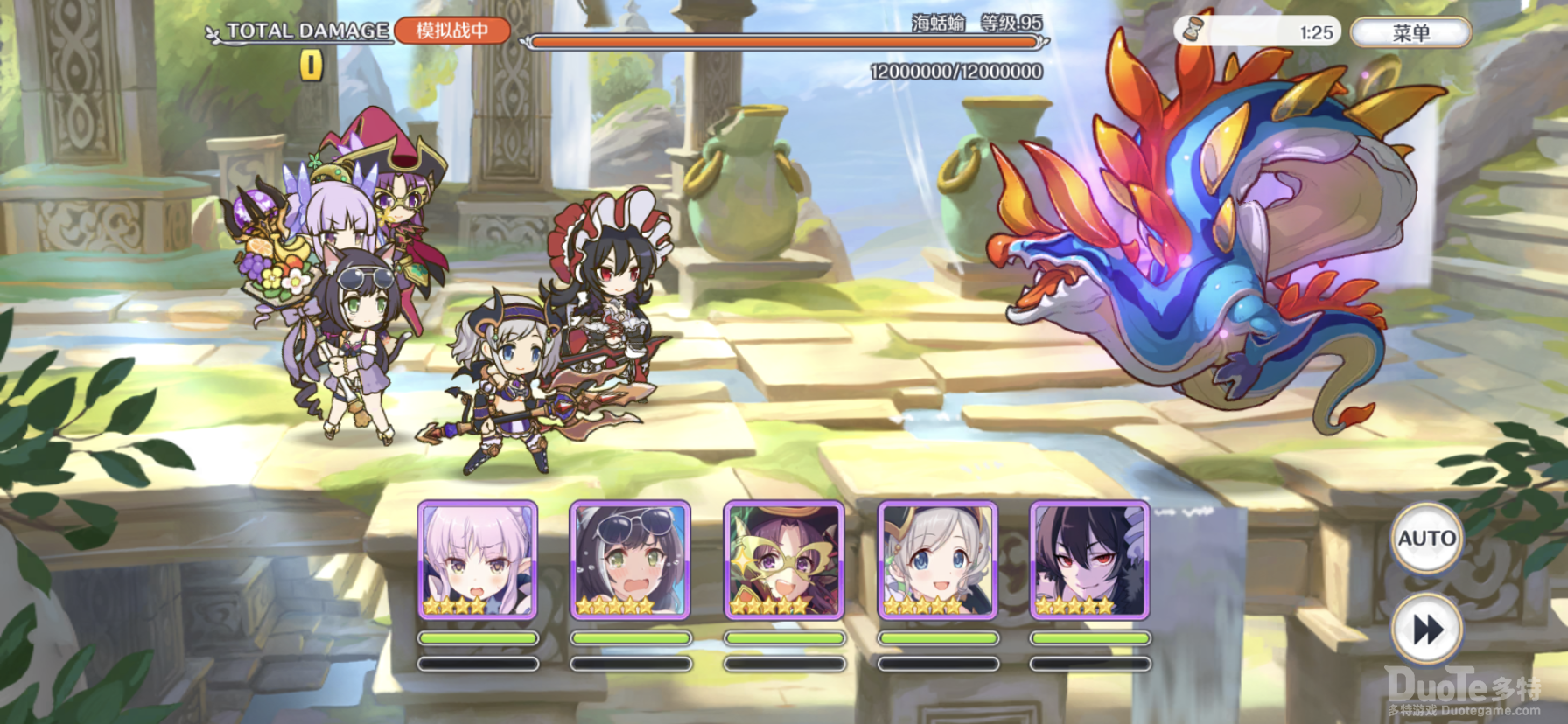Choose the black-haired red-eyed character portrait
This screenshot has height=724, width=1568.
click(x=1089, y=560)
